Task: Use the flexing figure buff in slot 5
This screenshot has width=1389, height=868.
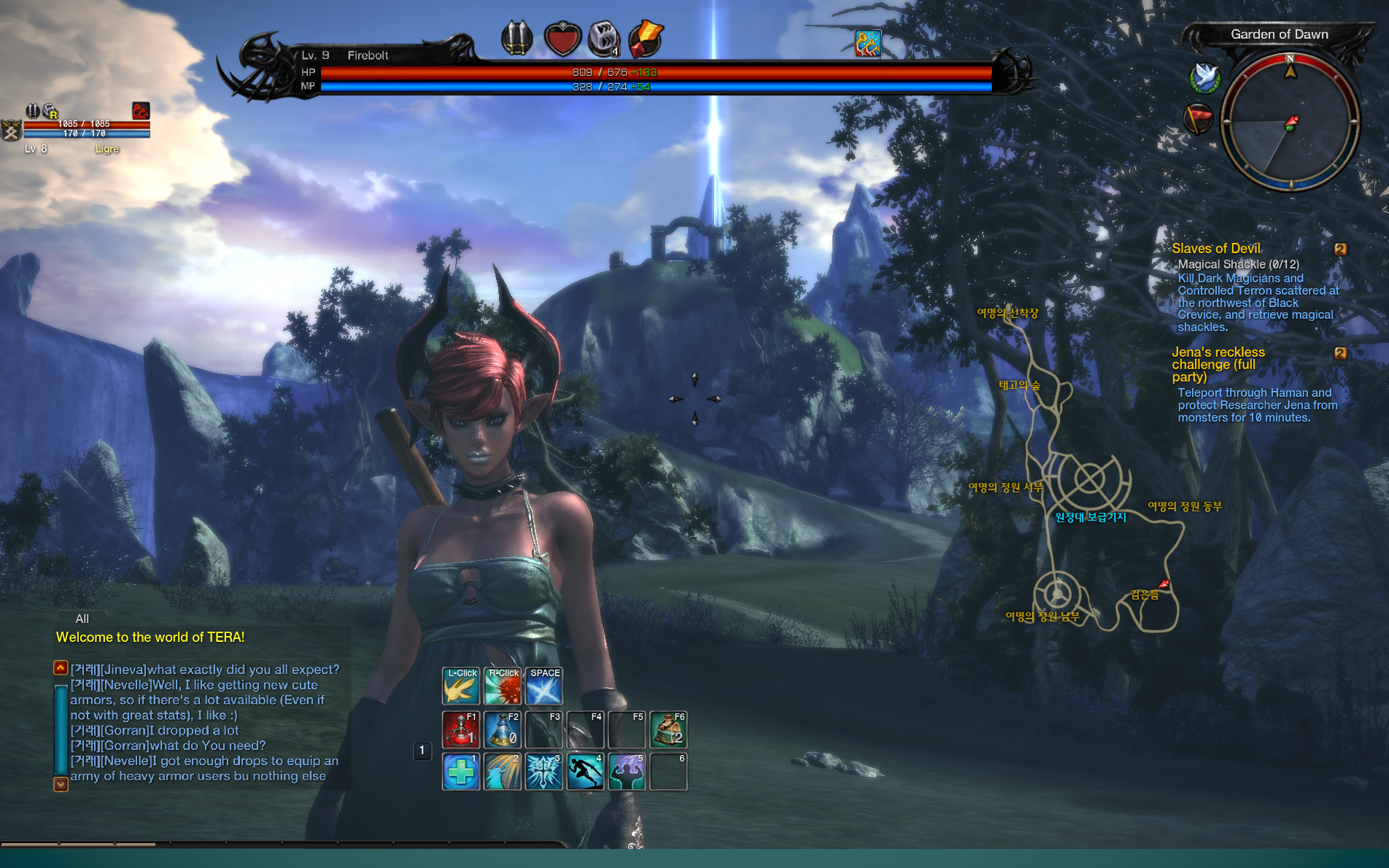Action: pyautogui.click(x=627, y=772)
